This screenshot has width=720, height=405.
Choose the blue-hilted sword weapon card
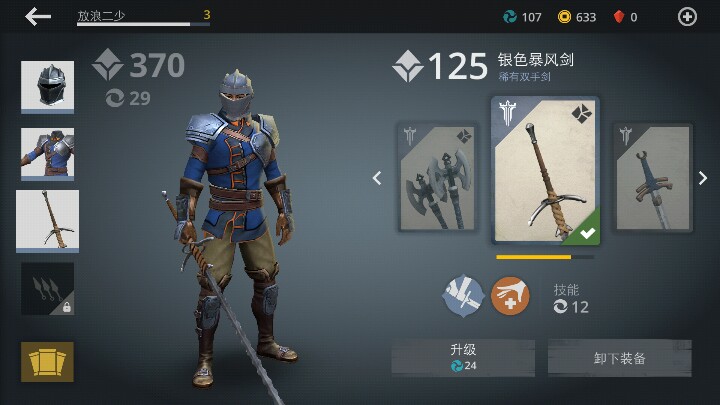(652, 177)
